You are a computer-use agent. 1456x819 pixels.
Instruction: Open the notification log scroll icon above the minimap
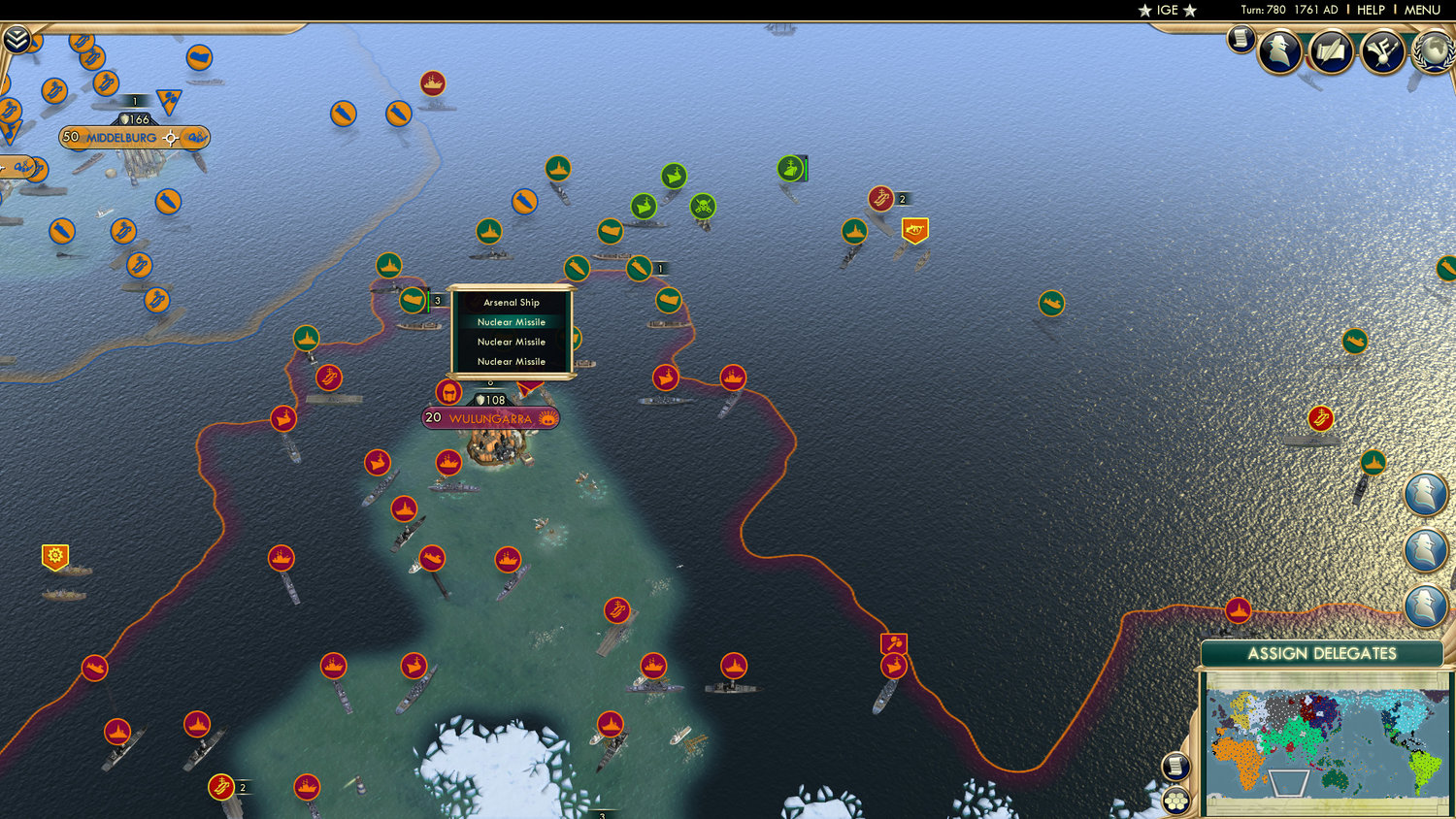(x=1177, y=767)
